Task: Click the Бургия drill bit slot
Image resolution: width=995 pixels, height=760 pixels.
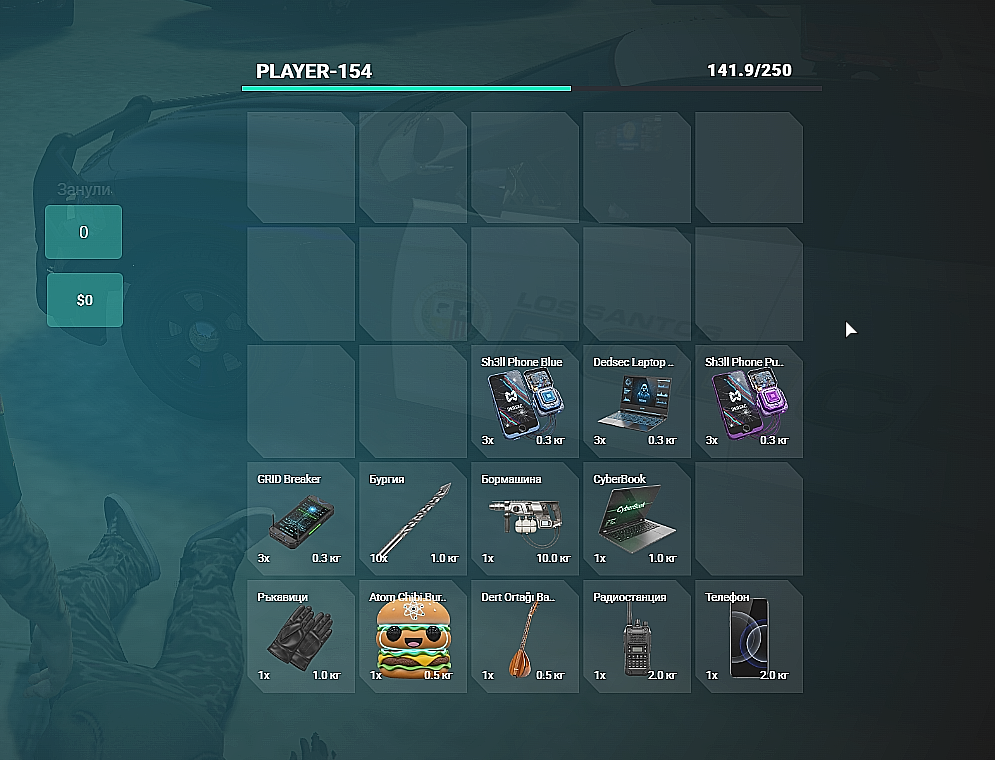Action: click(412, 518)
